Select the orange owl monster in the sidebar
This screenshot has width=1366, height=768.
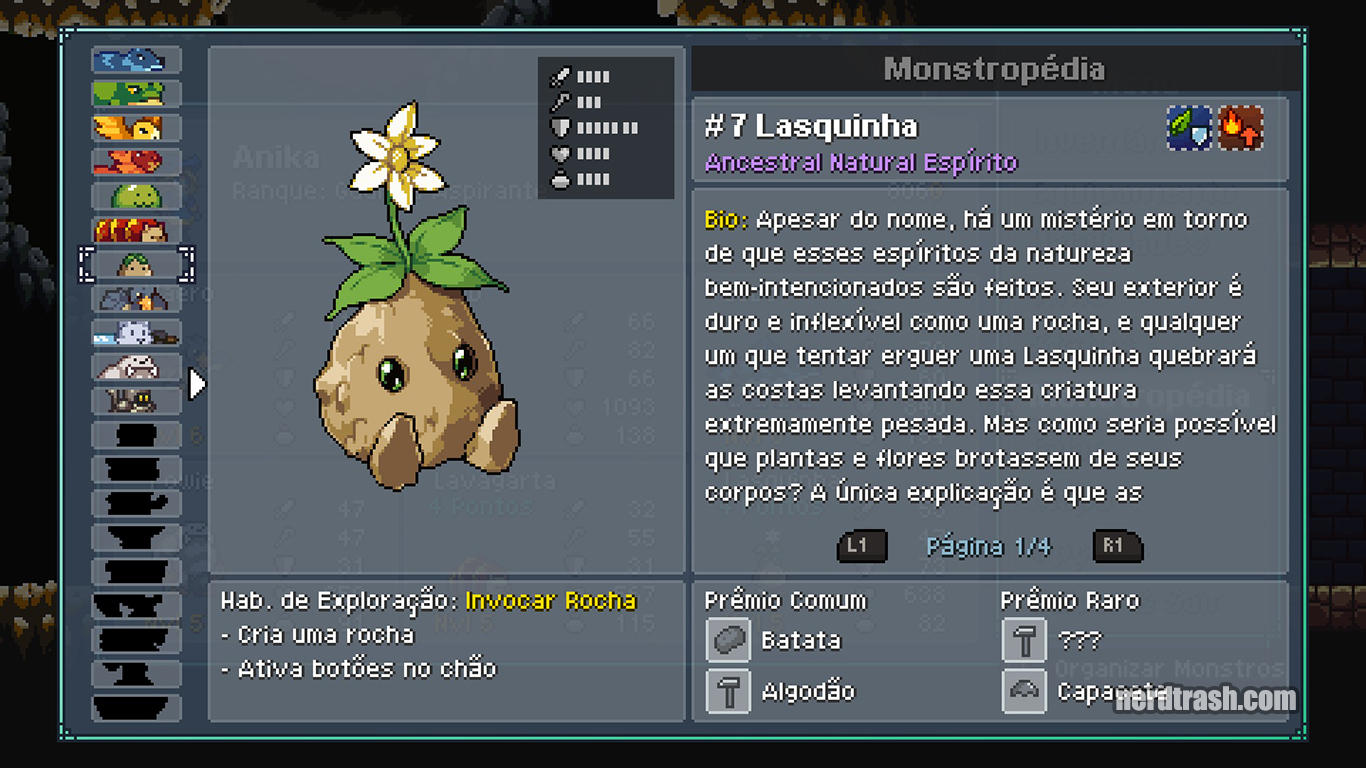tap(135, 128)
